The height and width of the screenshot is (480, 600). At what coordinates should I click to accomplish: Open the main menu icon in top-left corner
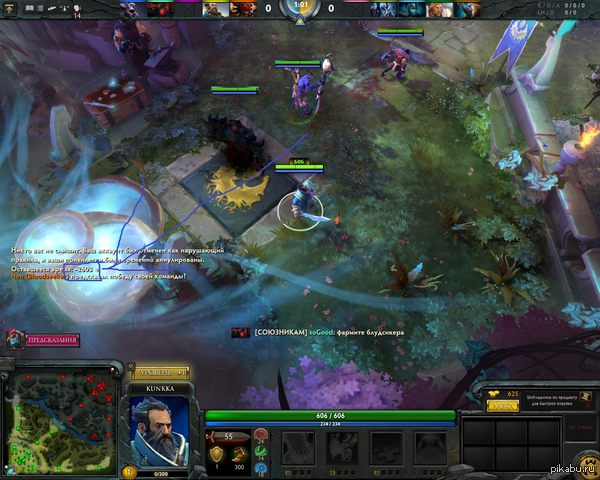(9, 7)
